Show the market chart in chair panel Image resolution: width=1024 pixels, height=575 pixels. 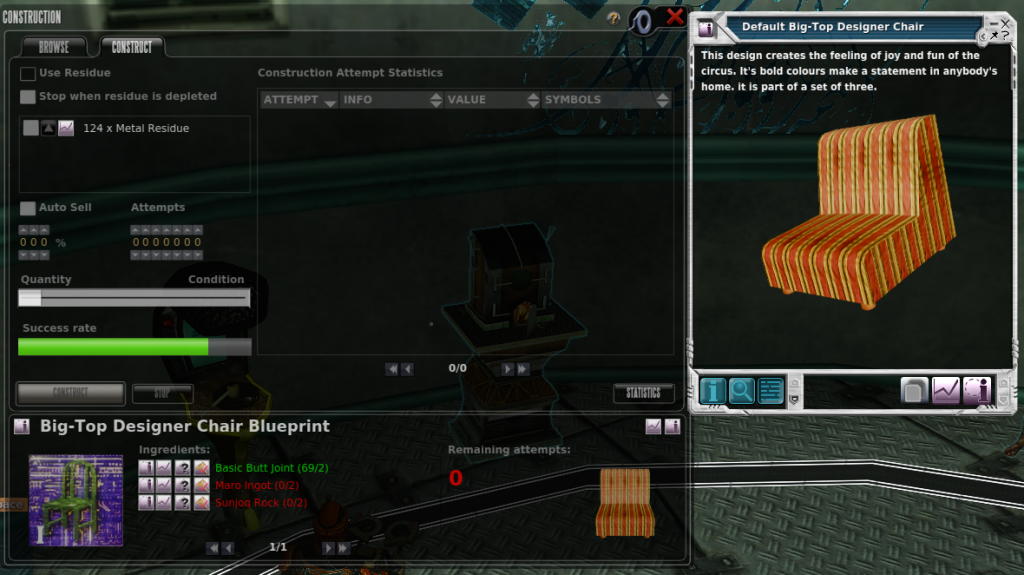[945, 390]
